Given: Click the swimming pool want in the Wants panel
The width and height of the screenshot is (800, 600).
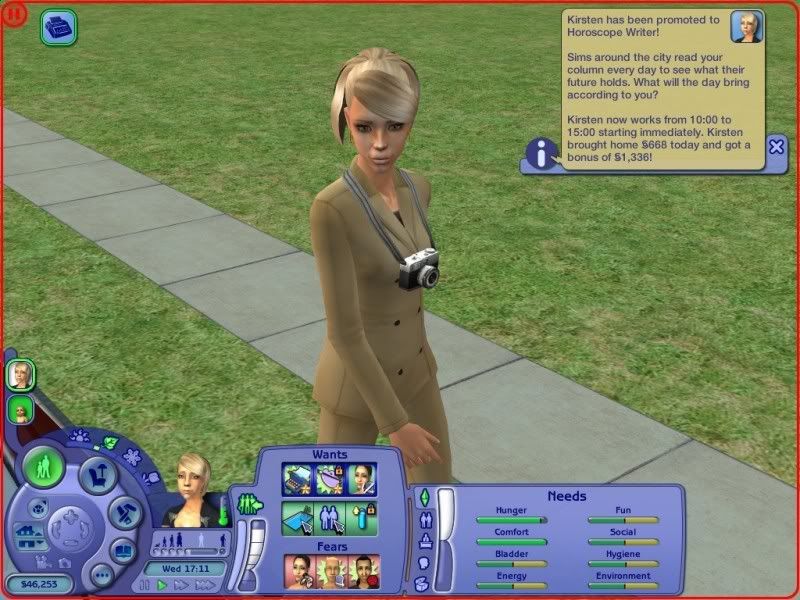Looking at the screenshot, I should tap(298, 518).
